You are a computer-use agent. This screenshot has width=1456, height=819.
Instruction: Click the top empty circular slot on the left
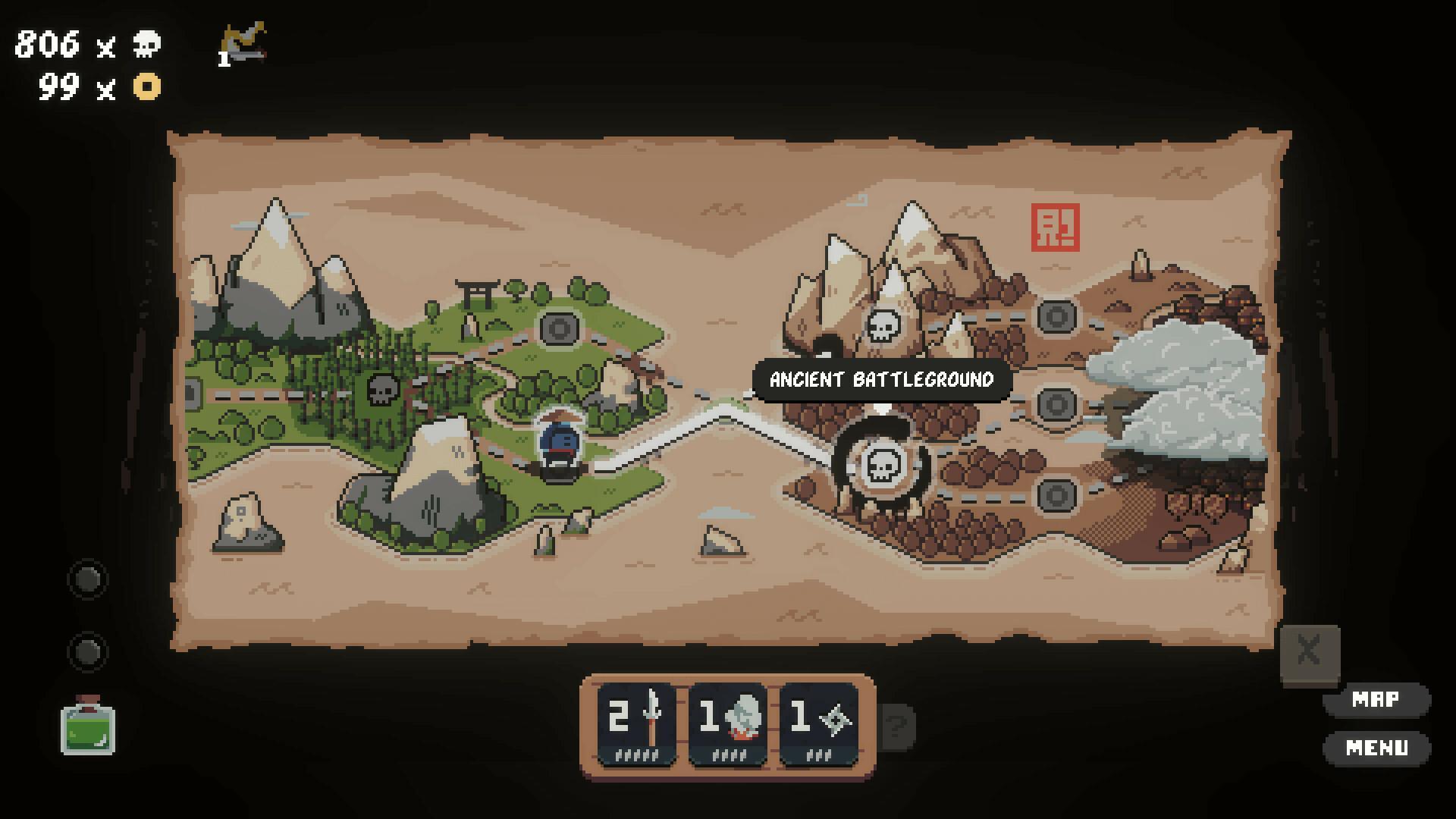[x=87, y=579]
